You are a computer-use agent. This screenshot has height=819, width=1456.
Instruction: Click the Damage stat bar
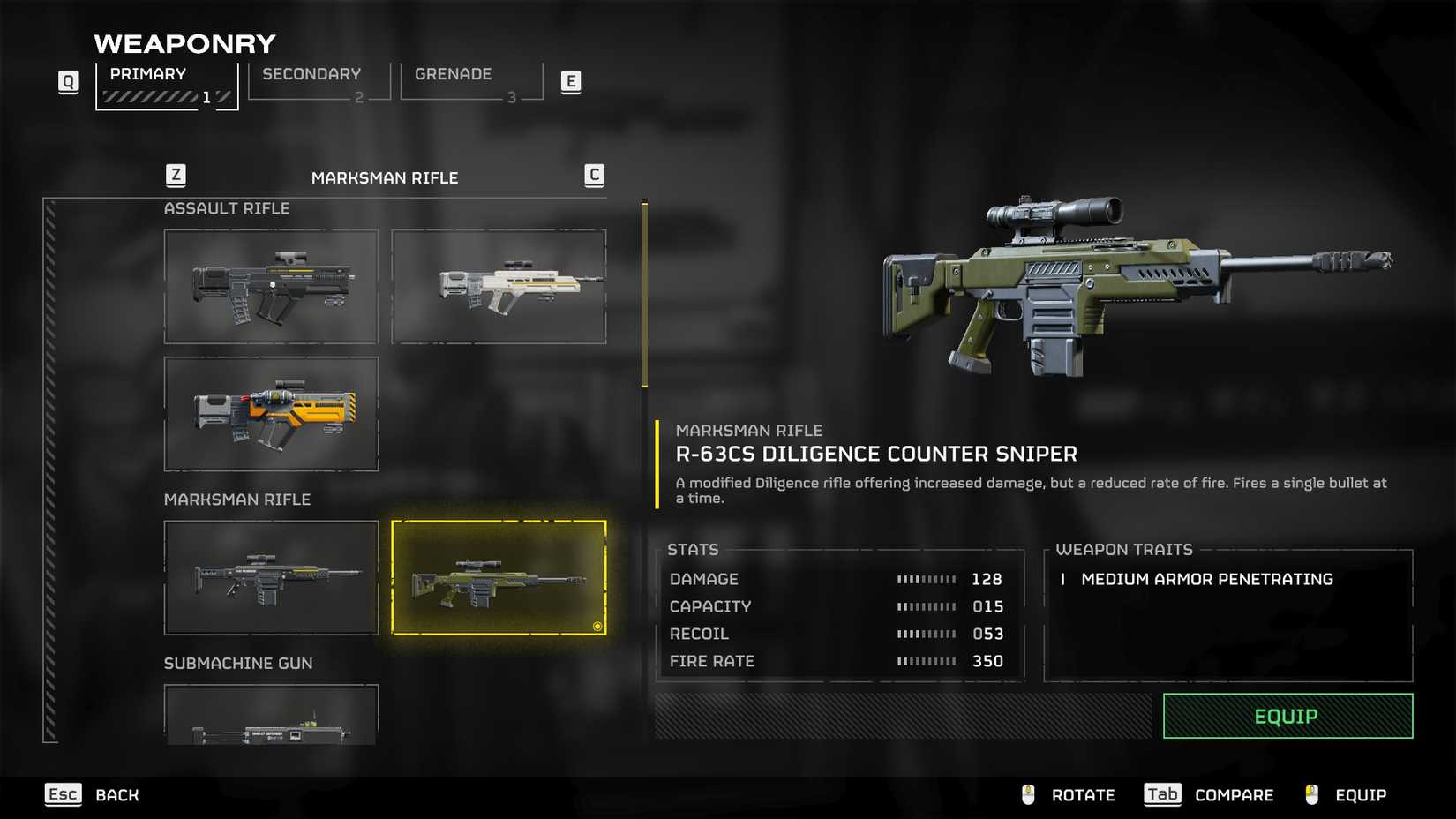pos(927,579)
